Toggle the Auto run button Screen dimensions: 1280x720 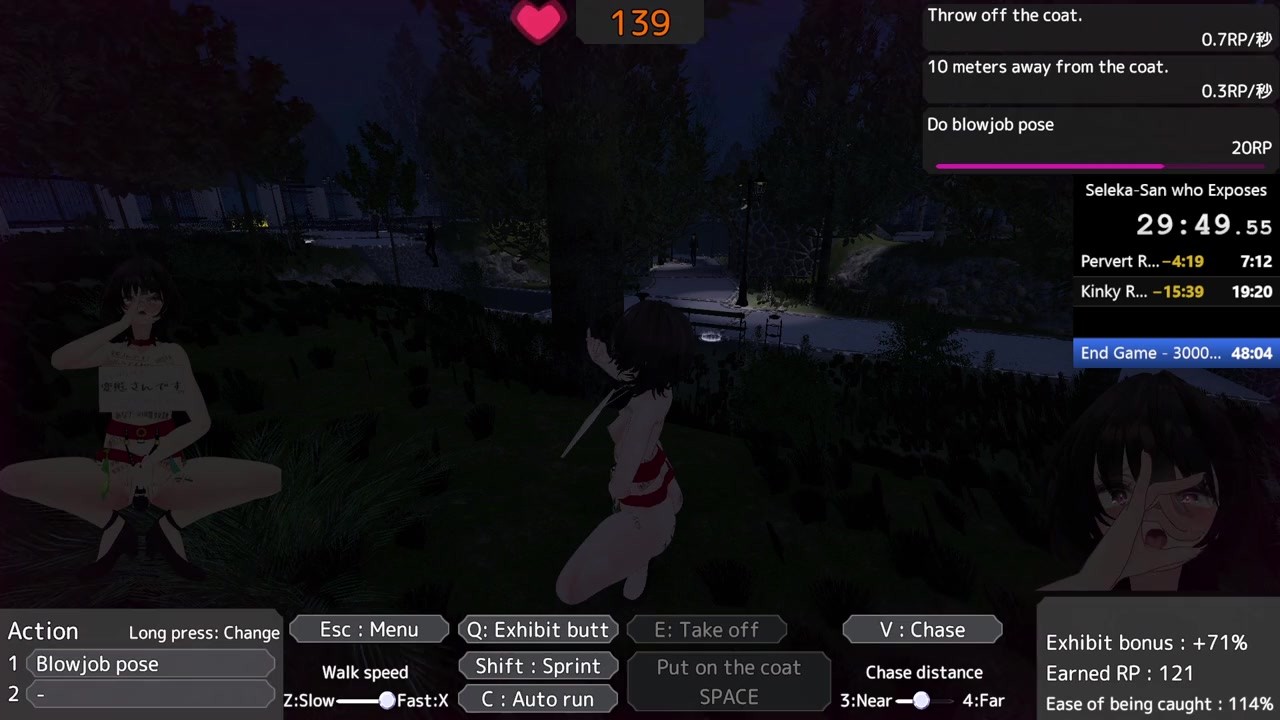click(x=538, y=699)
